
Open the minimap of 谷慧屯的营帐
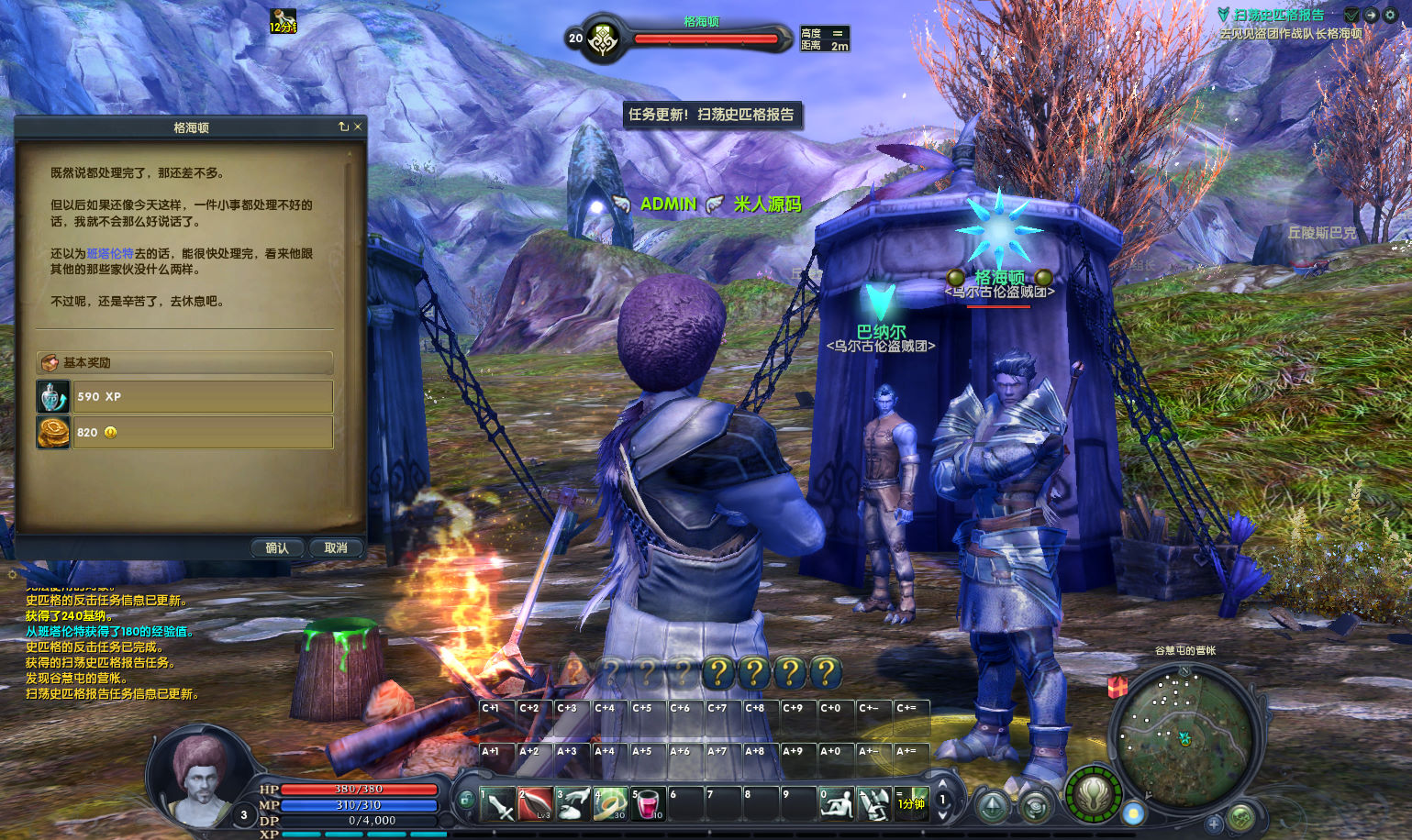tap(1184, 731)
